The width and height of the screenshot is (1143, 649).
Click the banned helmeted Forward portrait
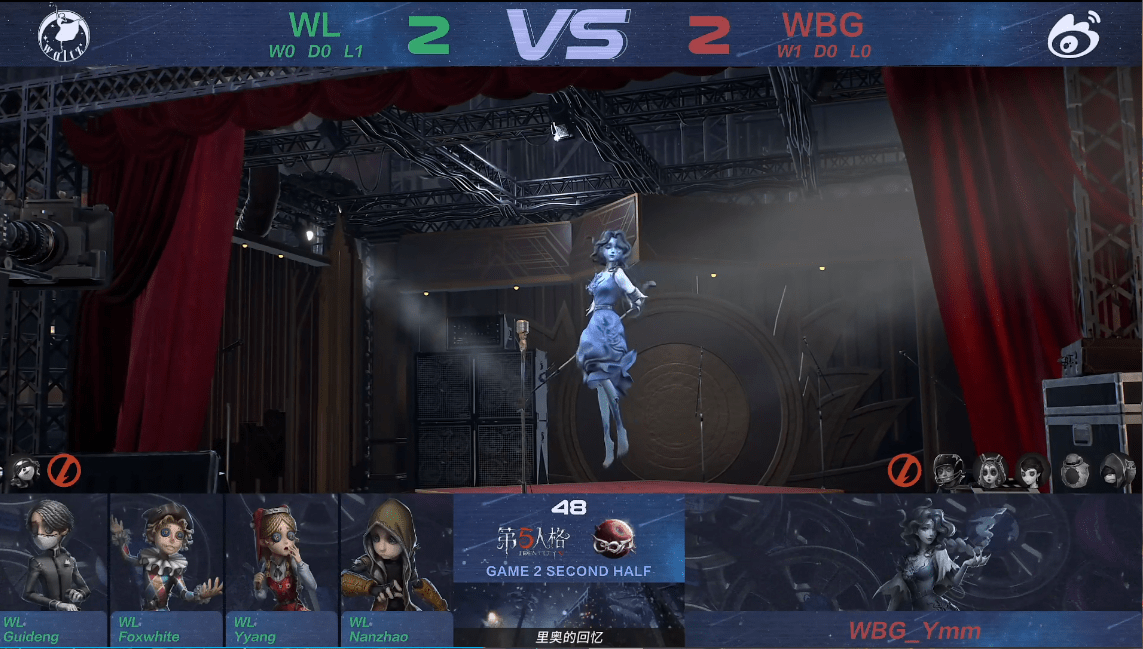(x=949, y=469)
